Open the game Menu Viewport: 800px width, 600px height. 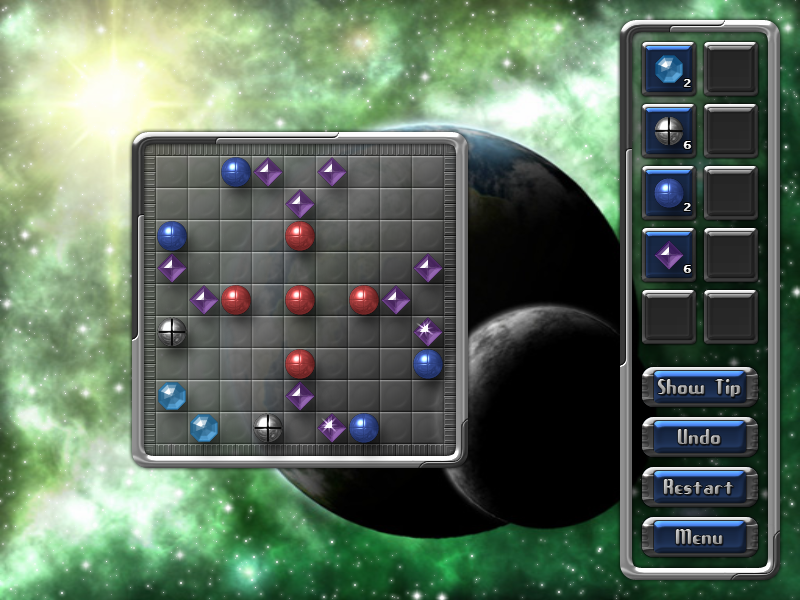click(699, 537)
